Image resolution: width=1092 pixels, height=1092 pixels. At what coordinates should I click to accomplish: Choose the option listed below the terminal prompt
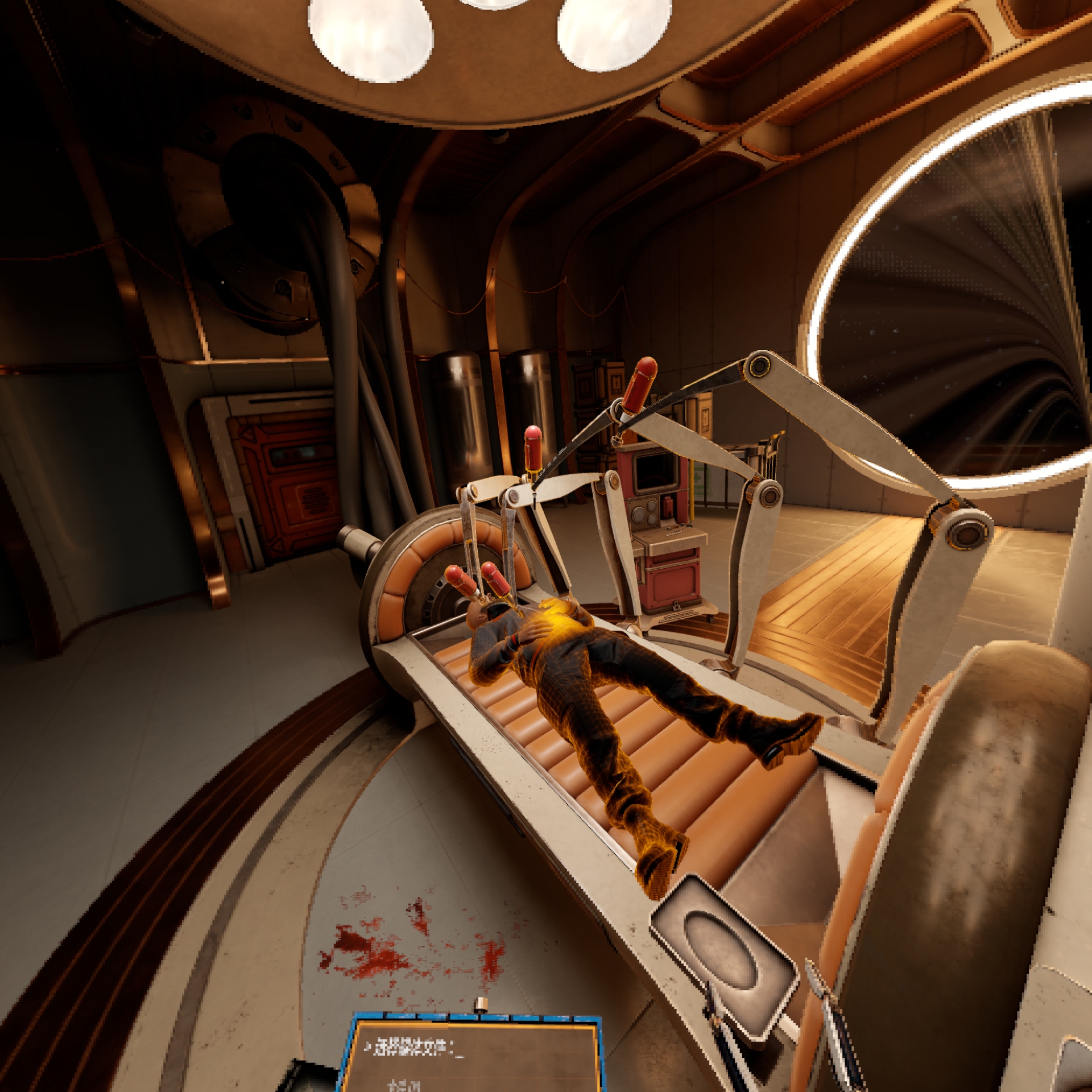pyautogui.click(x=404, y=1085)
